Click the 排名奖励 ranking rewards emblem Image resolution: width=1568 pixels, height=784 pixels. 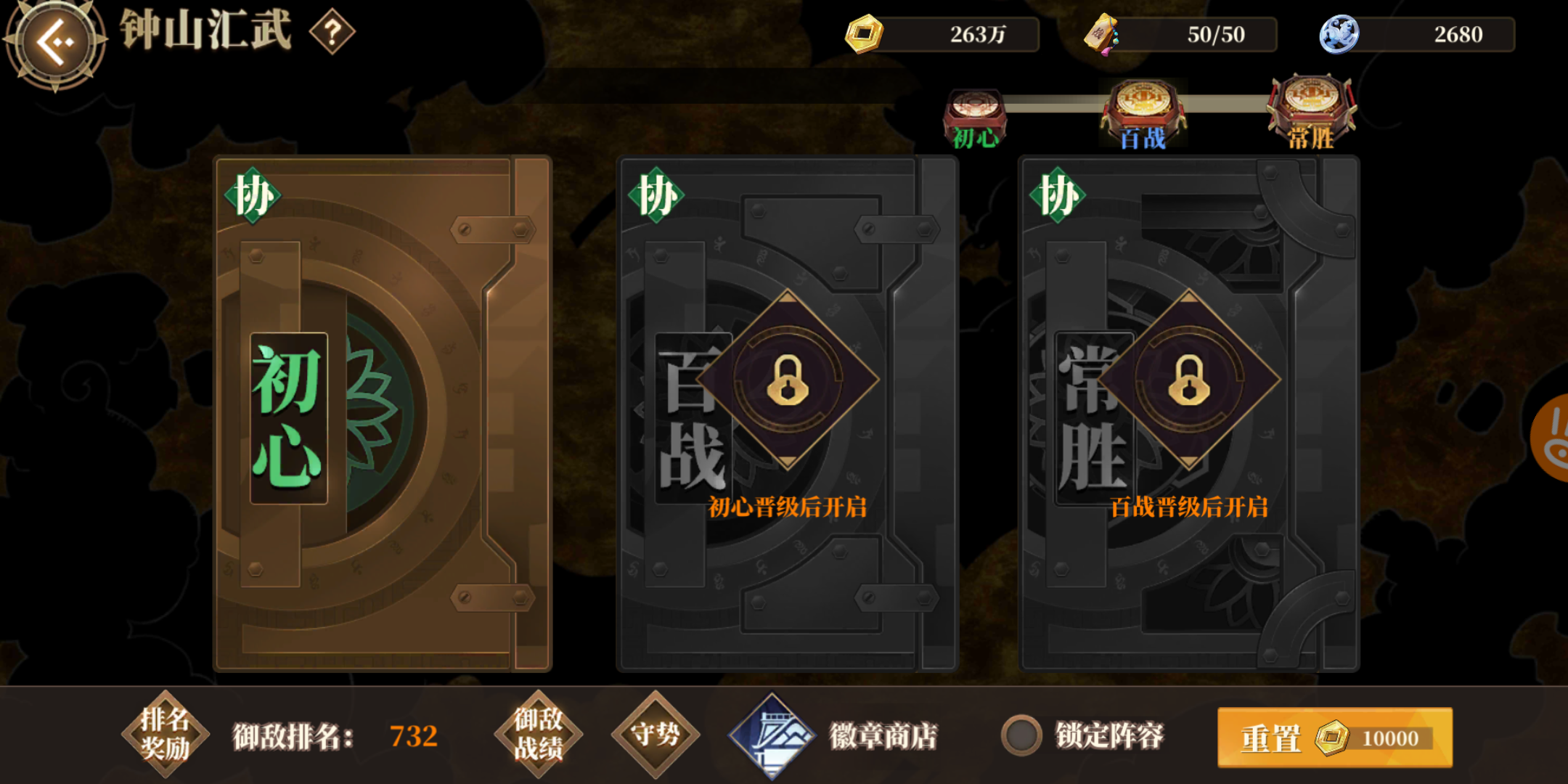[166, 734]
